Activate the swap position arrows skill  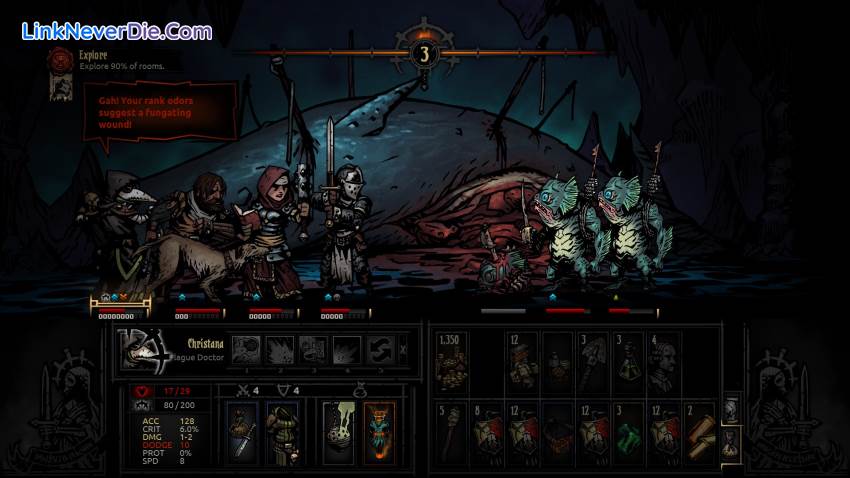[379, 349]
